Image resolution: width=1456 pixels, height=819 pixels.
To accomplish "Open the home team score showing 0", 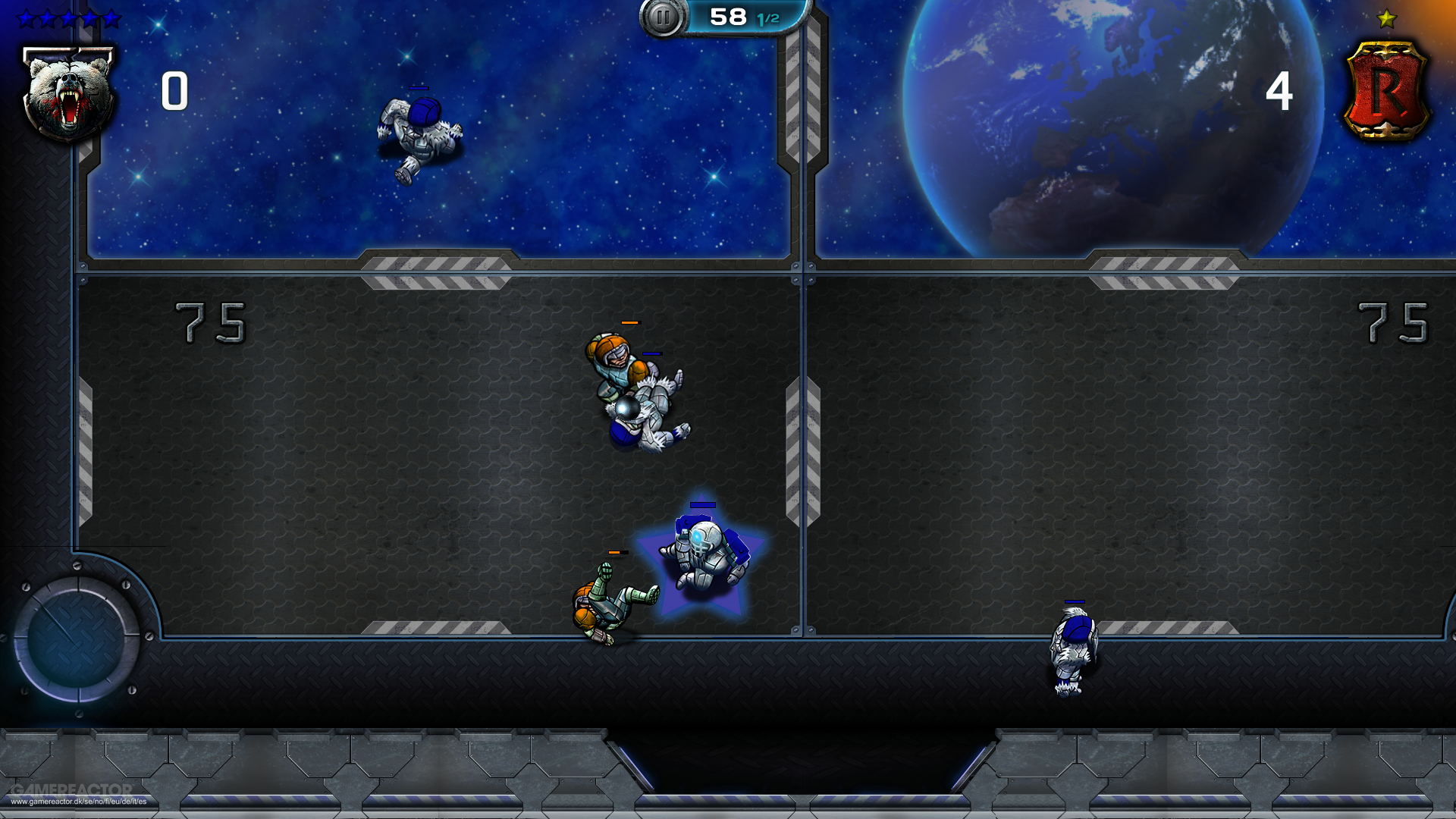I will [173, 91].
